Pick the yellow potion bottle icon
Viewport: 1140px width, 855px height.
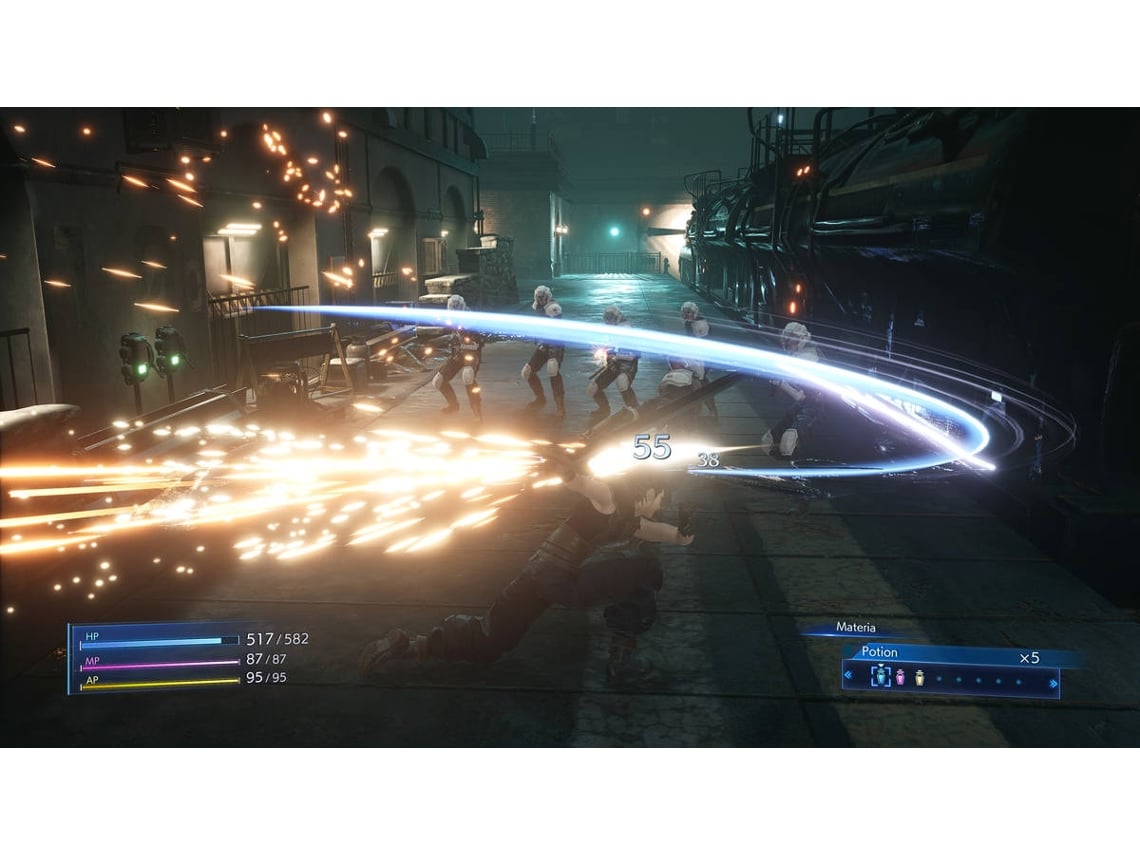[919, 678]
